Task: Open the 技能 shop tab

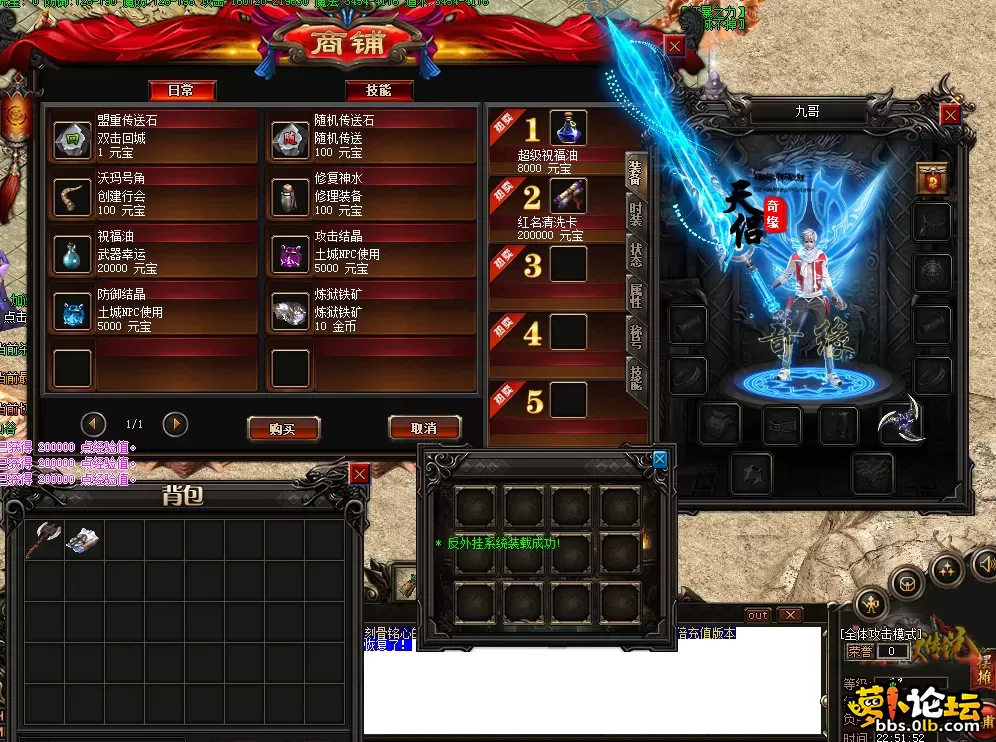Action: [379, 90]
